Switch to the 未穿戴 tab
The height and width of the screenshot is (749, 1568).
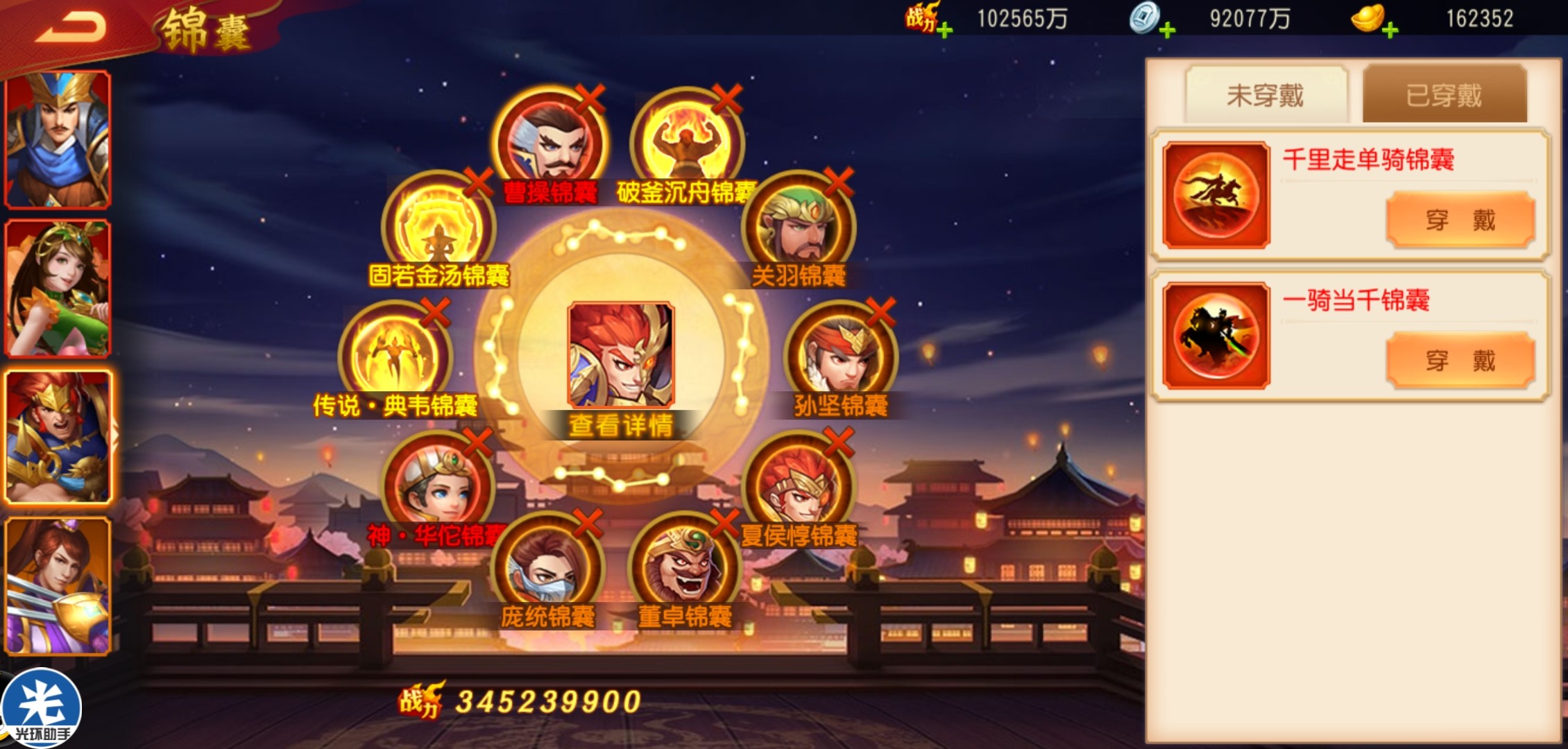(1266, 95)
